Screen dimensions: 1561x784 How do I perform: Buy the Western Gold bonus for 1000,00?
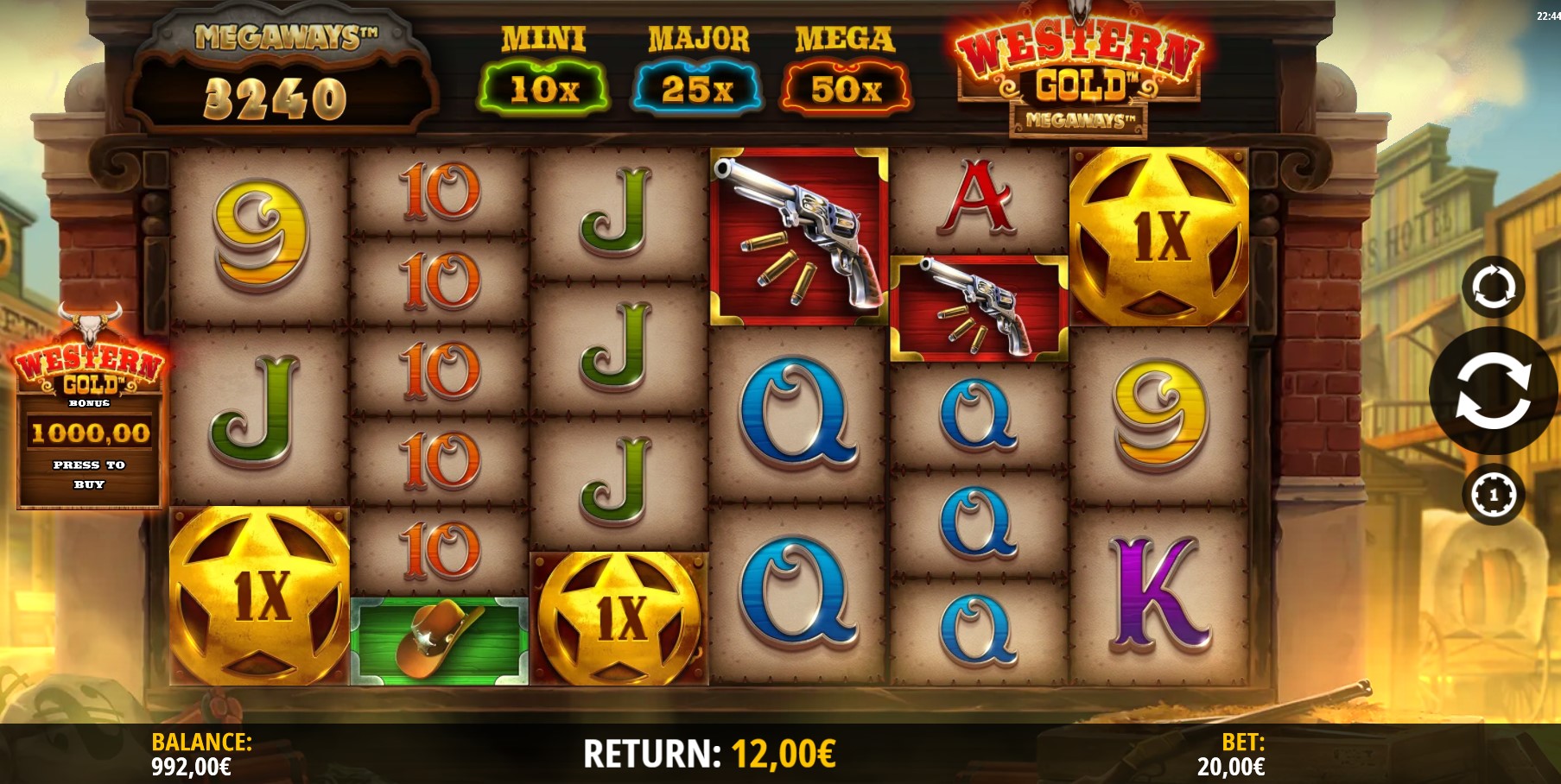coord(90,432)
